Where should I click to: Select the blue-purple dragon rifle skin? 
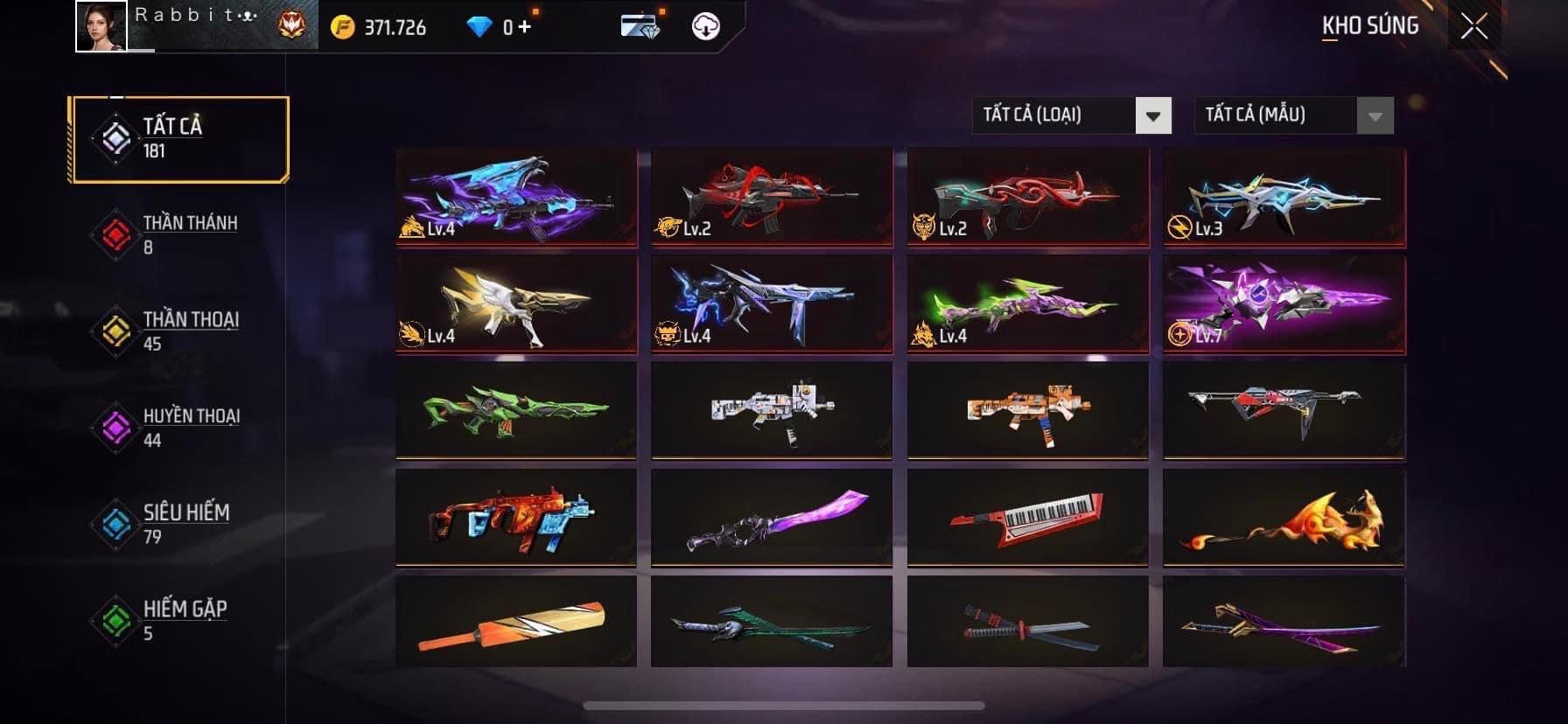pyautogui.click(x=516, y=197)
